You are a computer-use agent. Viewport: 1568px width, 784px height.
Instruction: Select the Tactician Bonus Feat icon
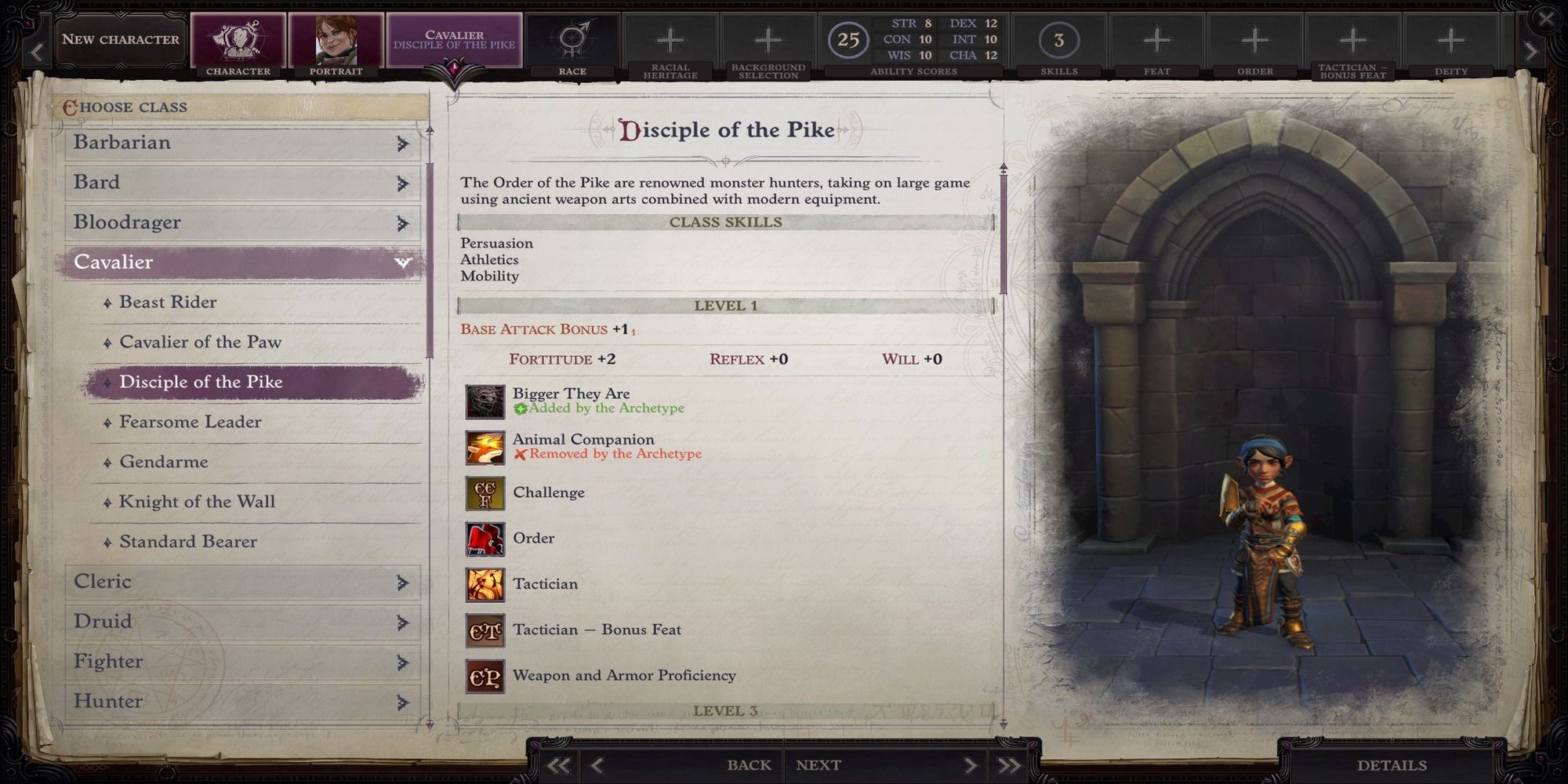click(485, 630)
